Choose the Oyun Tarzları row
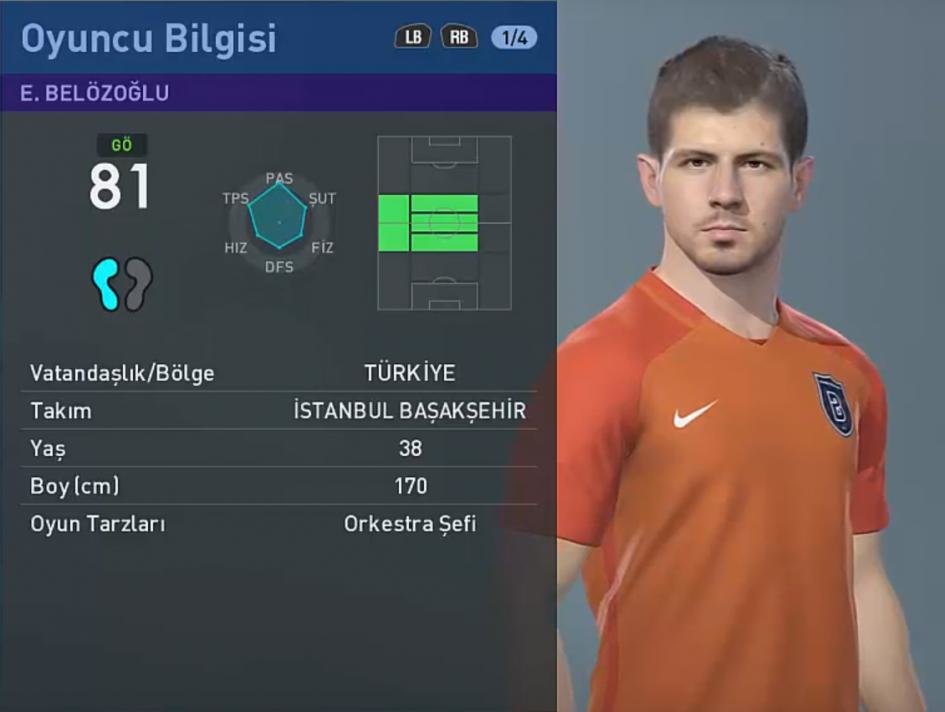The image size is (945, 712). (x=278, y=524)
